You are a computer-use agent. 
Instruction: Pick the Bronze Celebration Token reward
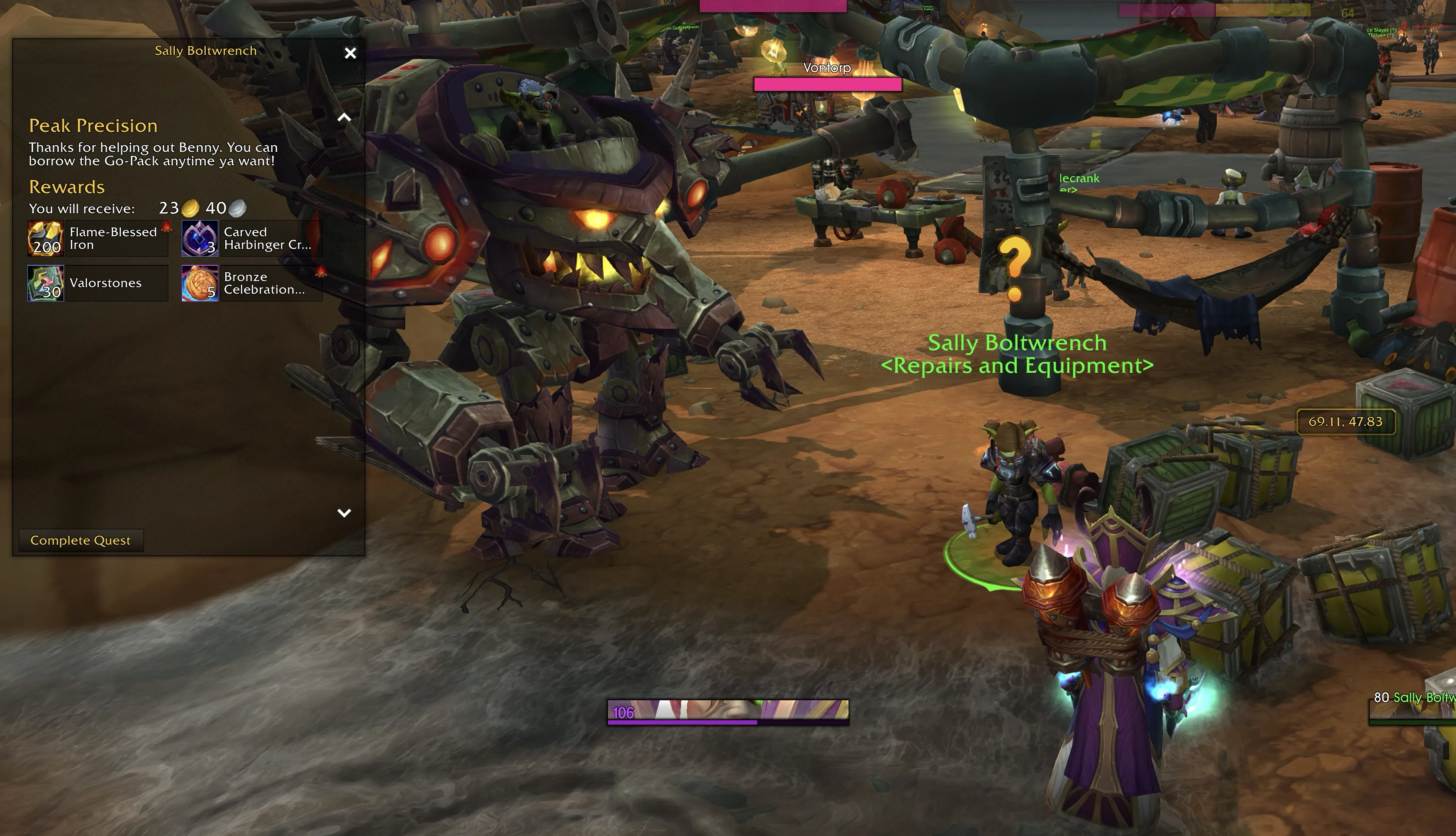click(252, 283)
